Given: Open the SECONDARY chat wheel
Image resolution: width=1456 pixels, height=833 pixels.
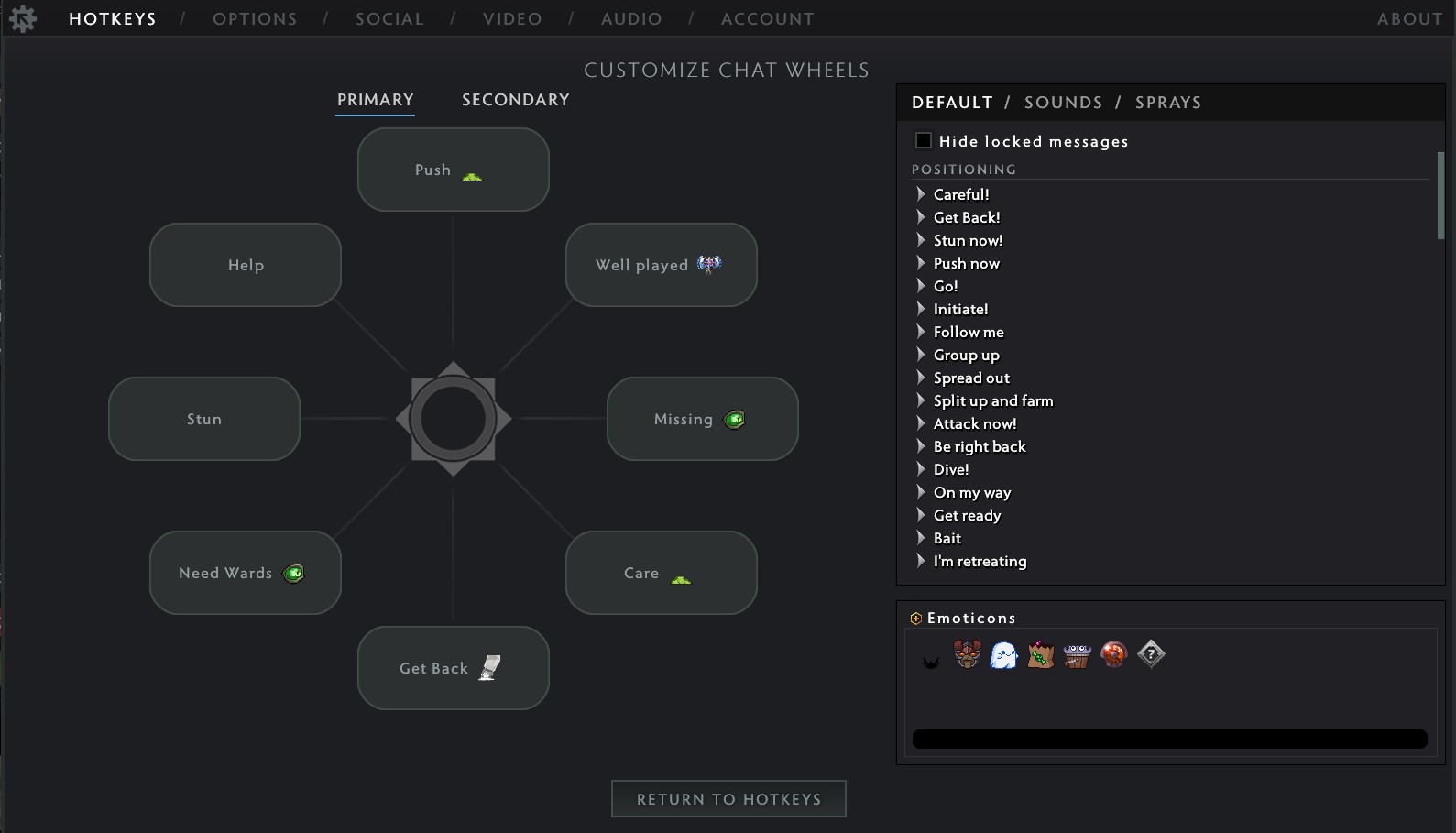Looking at the screenshot, I should [515, 99].
